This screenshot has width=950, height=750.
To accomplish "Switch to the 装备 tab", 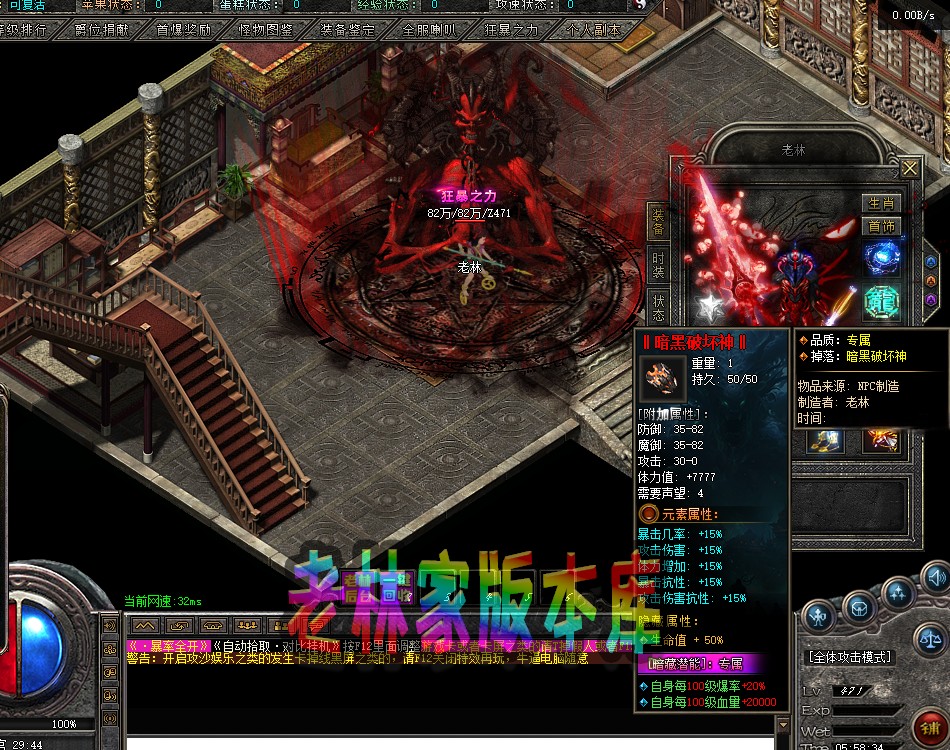I will point(658,221).
